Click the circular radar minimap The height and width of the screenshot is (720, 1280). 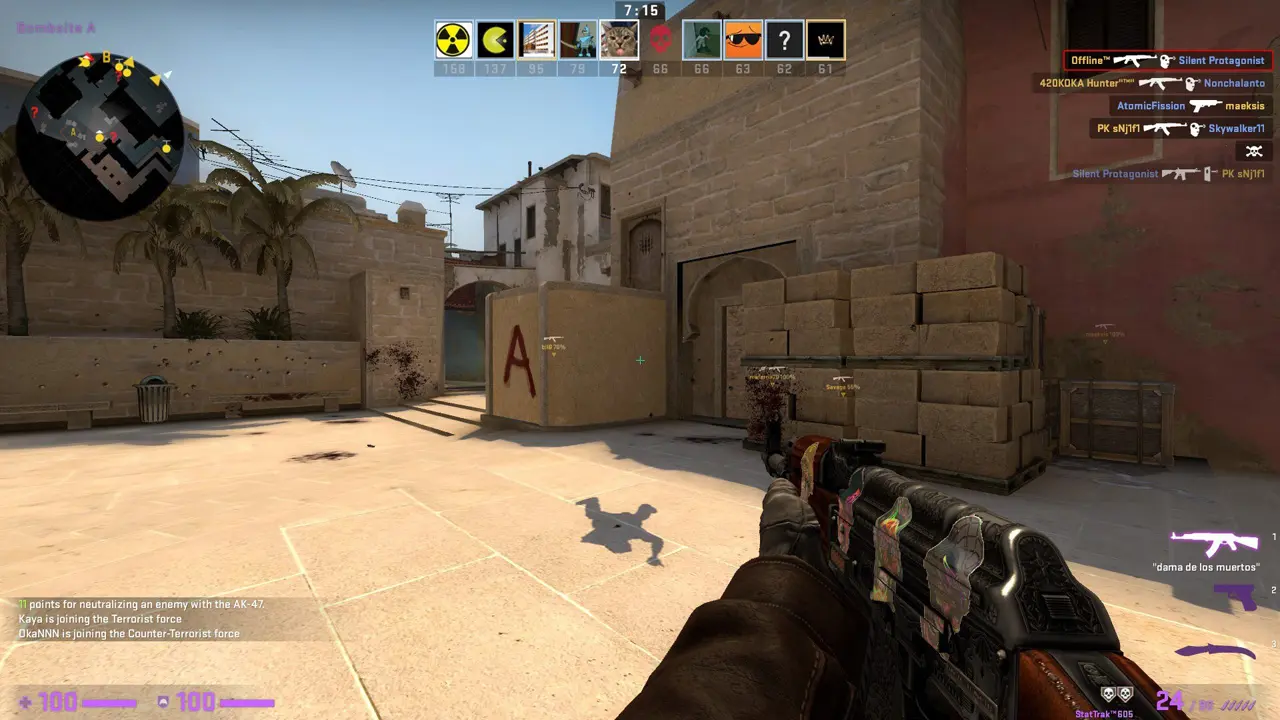[x=100, y=136]
